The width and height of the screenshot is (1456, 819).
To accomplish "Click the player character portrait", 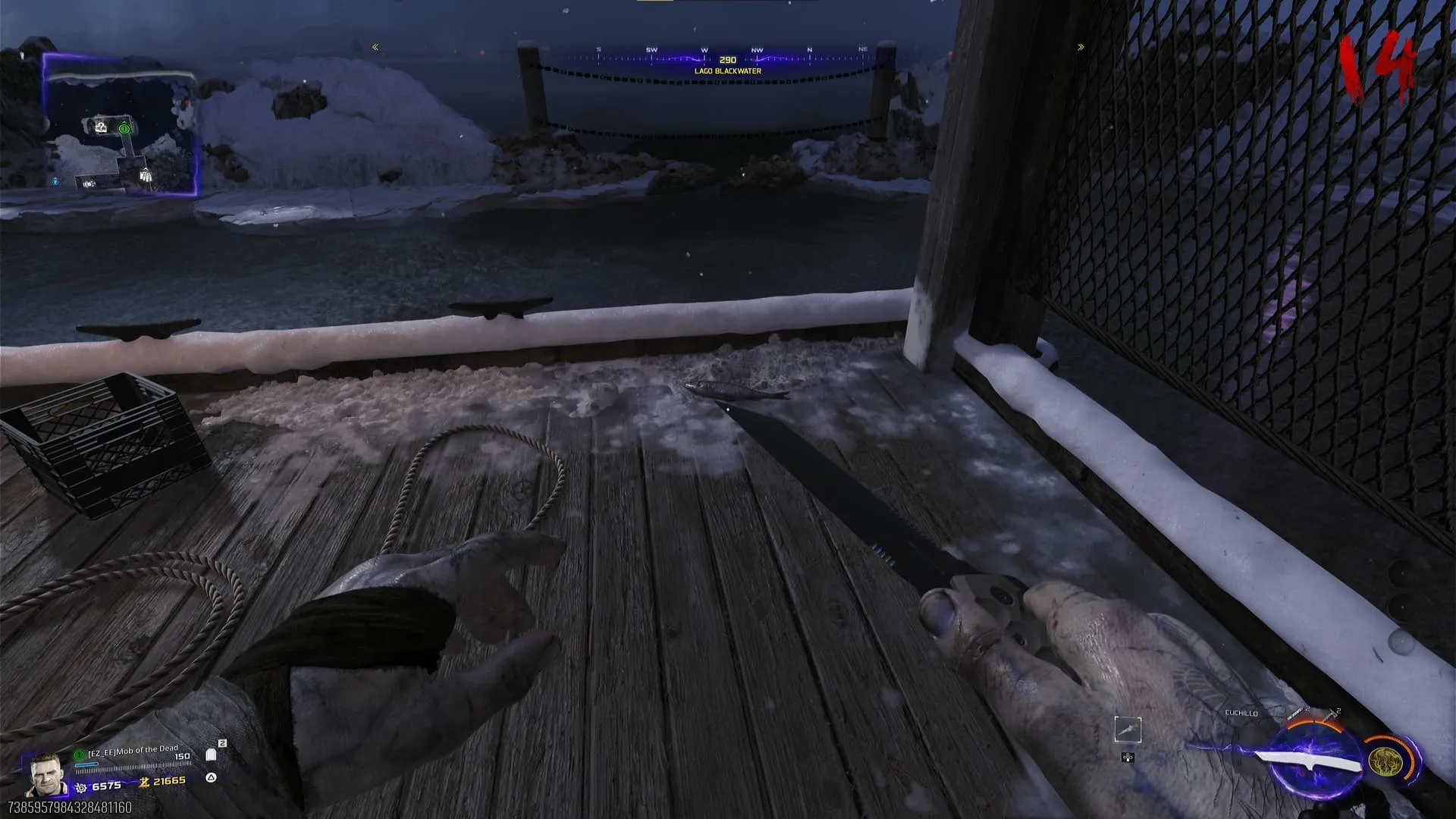I will pos(45,774).
